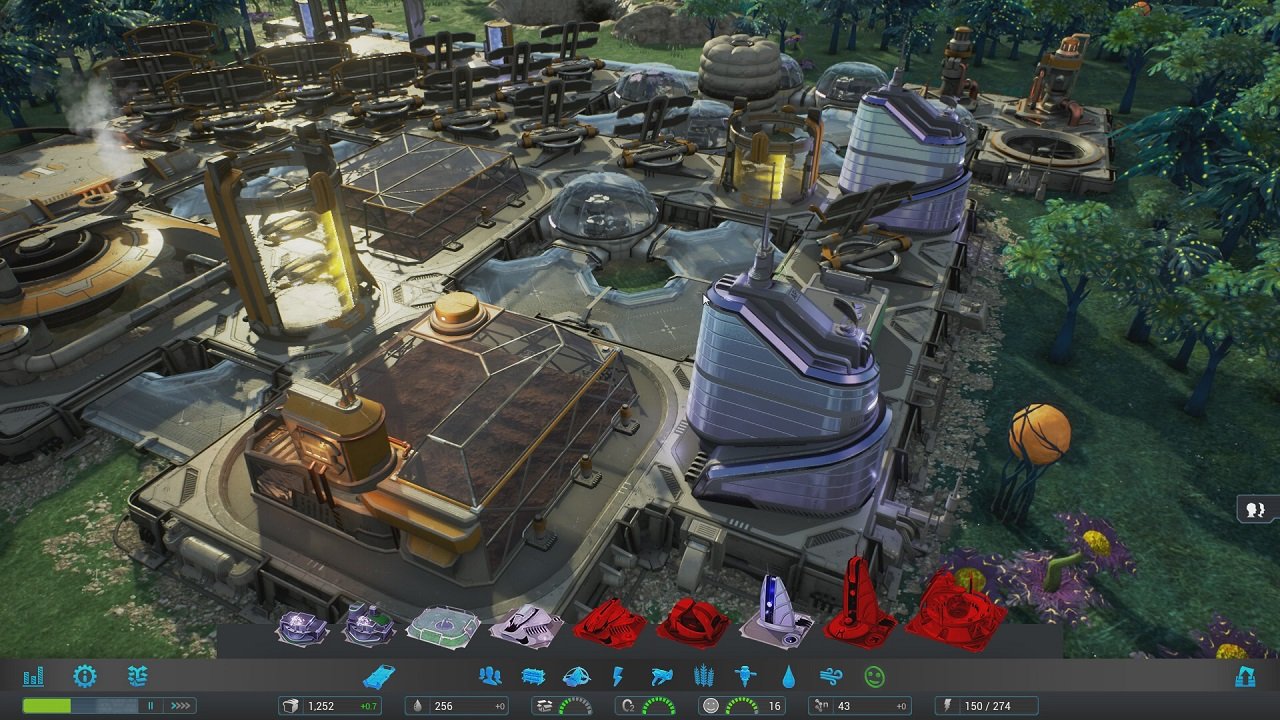Pause the game simulation

click(x=151, y=704)
